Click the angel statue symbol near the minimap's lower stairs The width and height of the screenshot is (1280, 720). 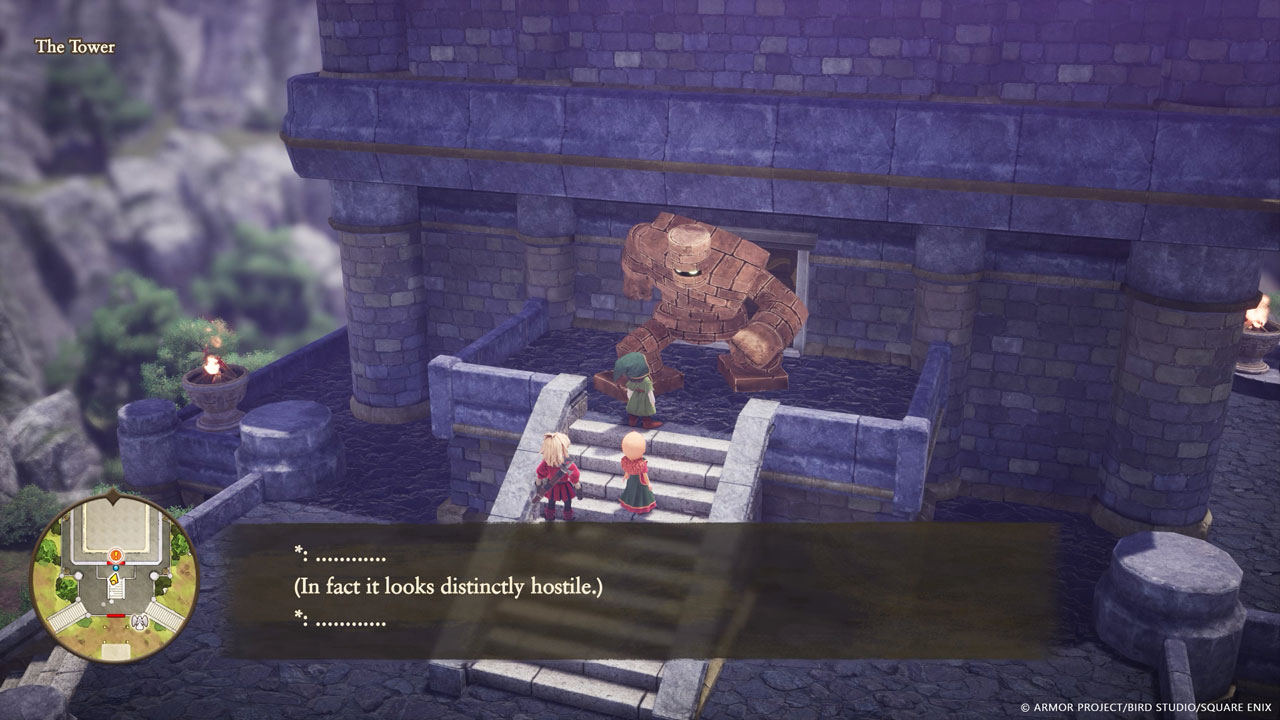click(139, 622)
